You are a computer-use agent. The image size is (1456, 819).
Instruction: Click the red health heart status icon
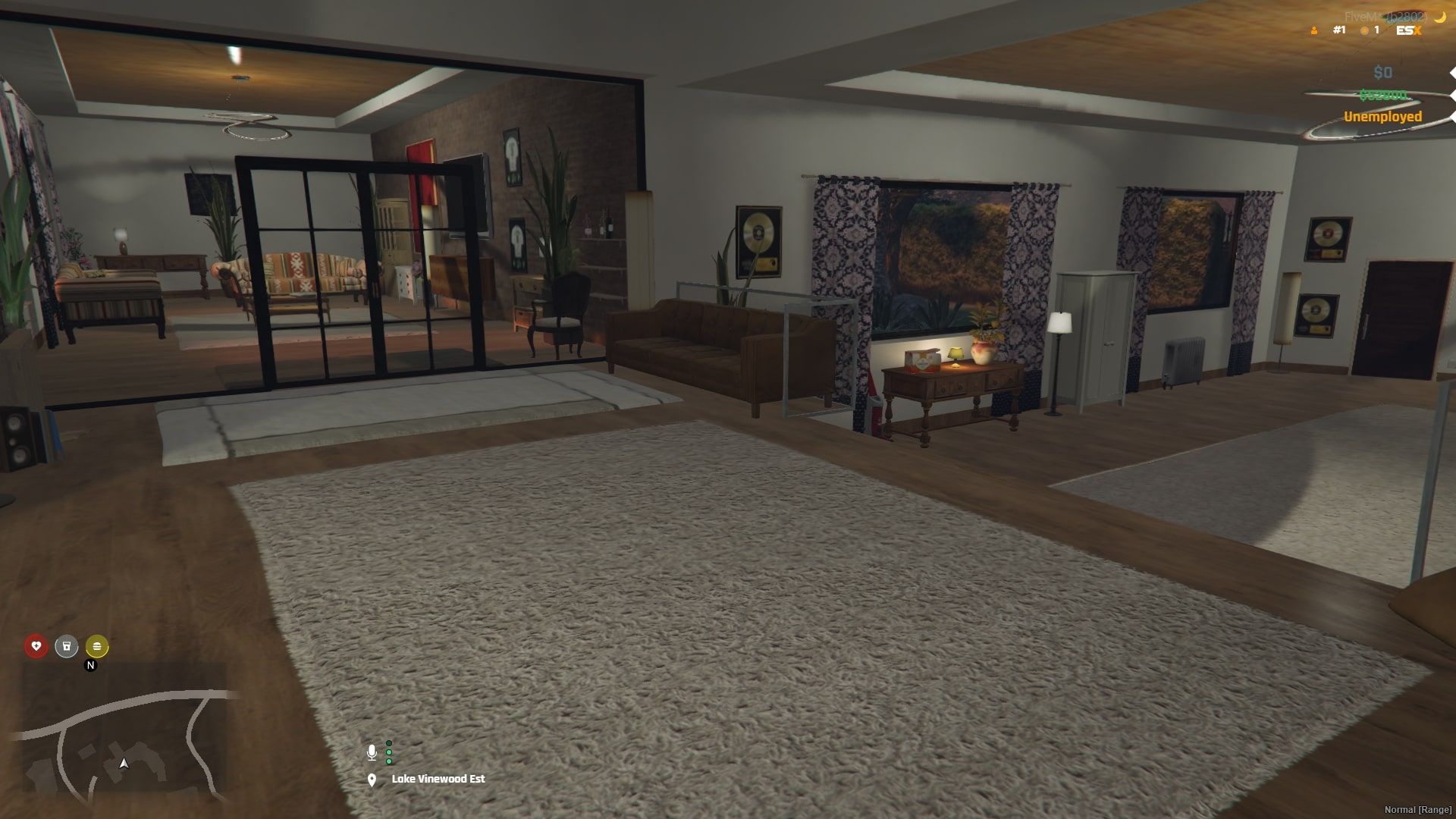[36, 648]
